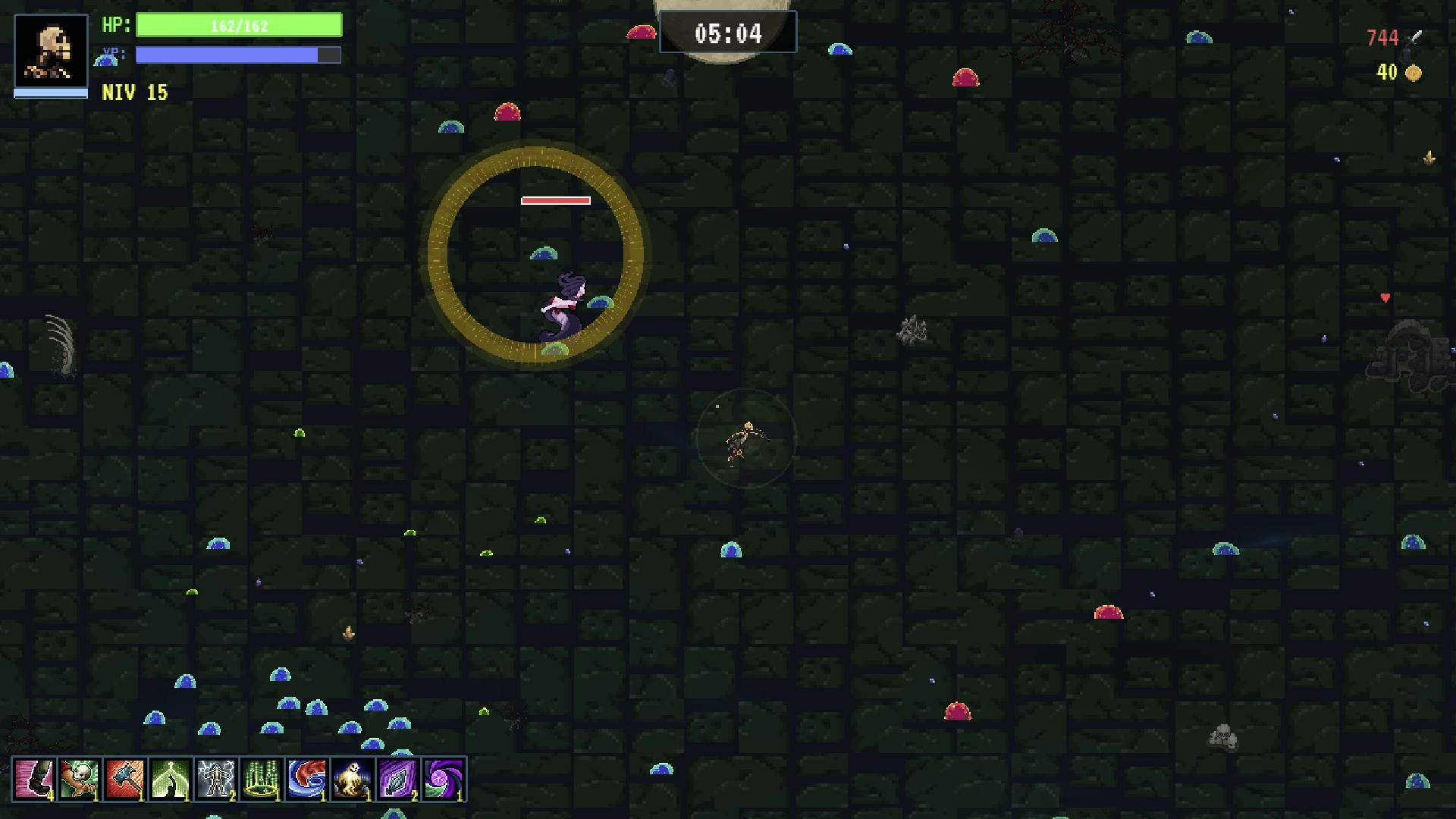1456x819 pixels.
Task: Click the skull-holding arm skill icon
Action: click(x=80, y=779)
